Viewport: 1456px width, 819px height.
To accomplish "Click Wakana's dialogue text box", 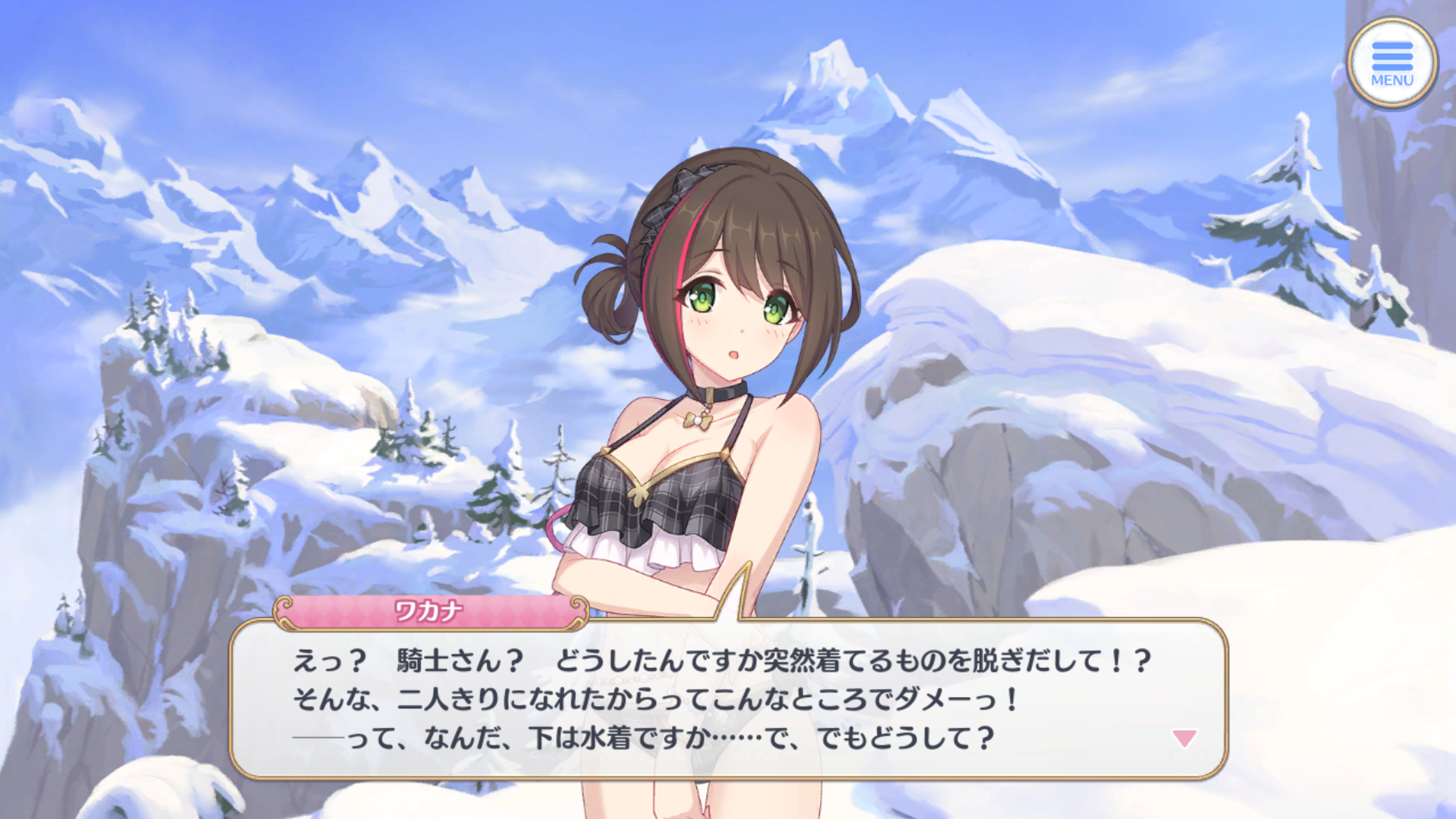I will pyautogui.click(x=728, y=699).
